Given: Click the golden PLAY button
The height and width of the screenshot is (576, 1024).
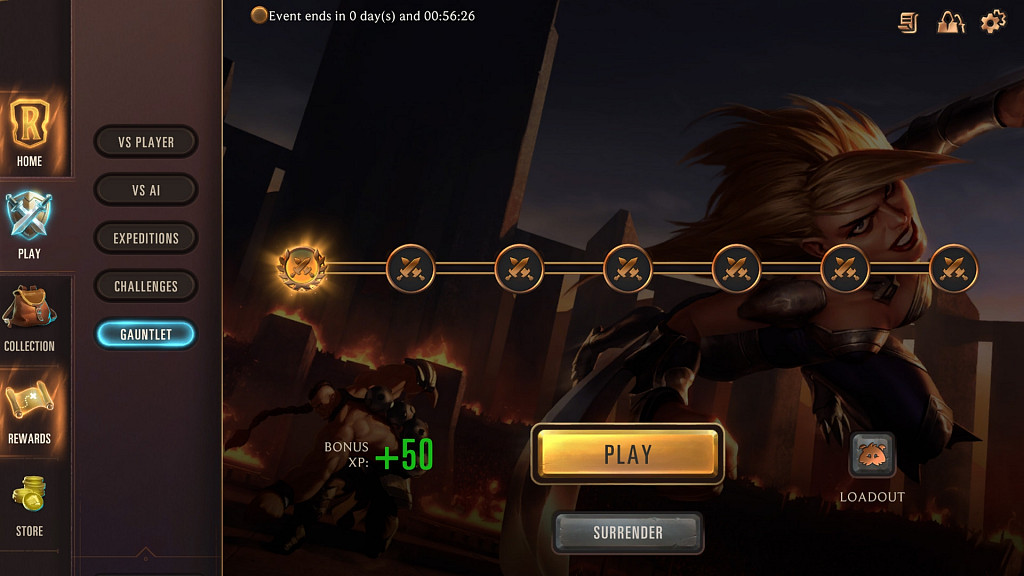Looking at the screenshot, I should click(628, 455).
